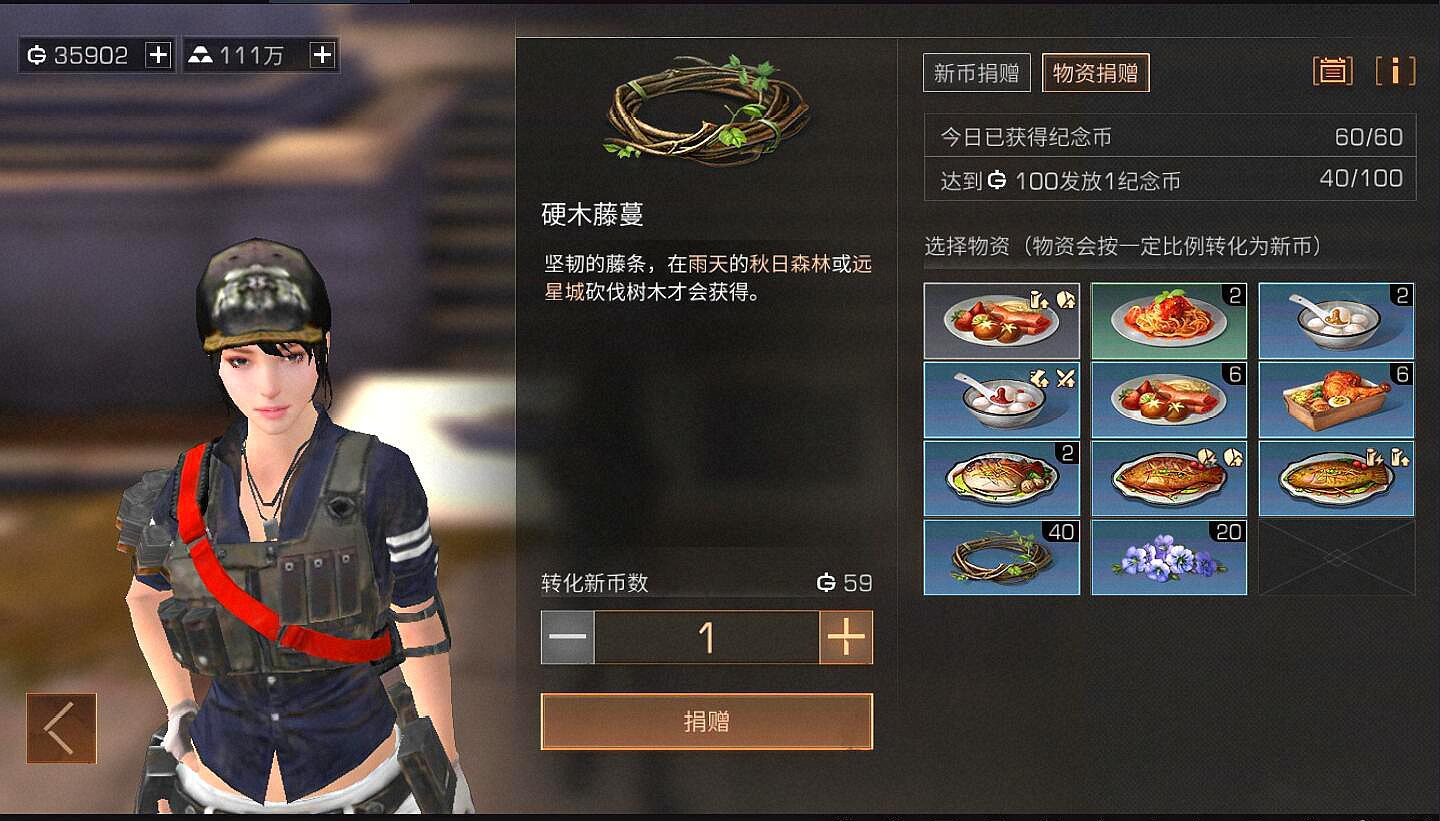The width and height of the screenshot is (1440, 821).
Task: Switch to the 物资捐赠 tab
Action: [x=1095, y=72]
